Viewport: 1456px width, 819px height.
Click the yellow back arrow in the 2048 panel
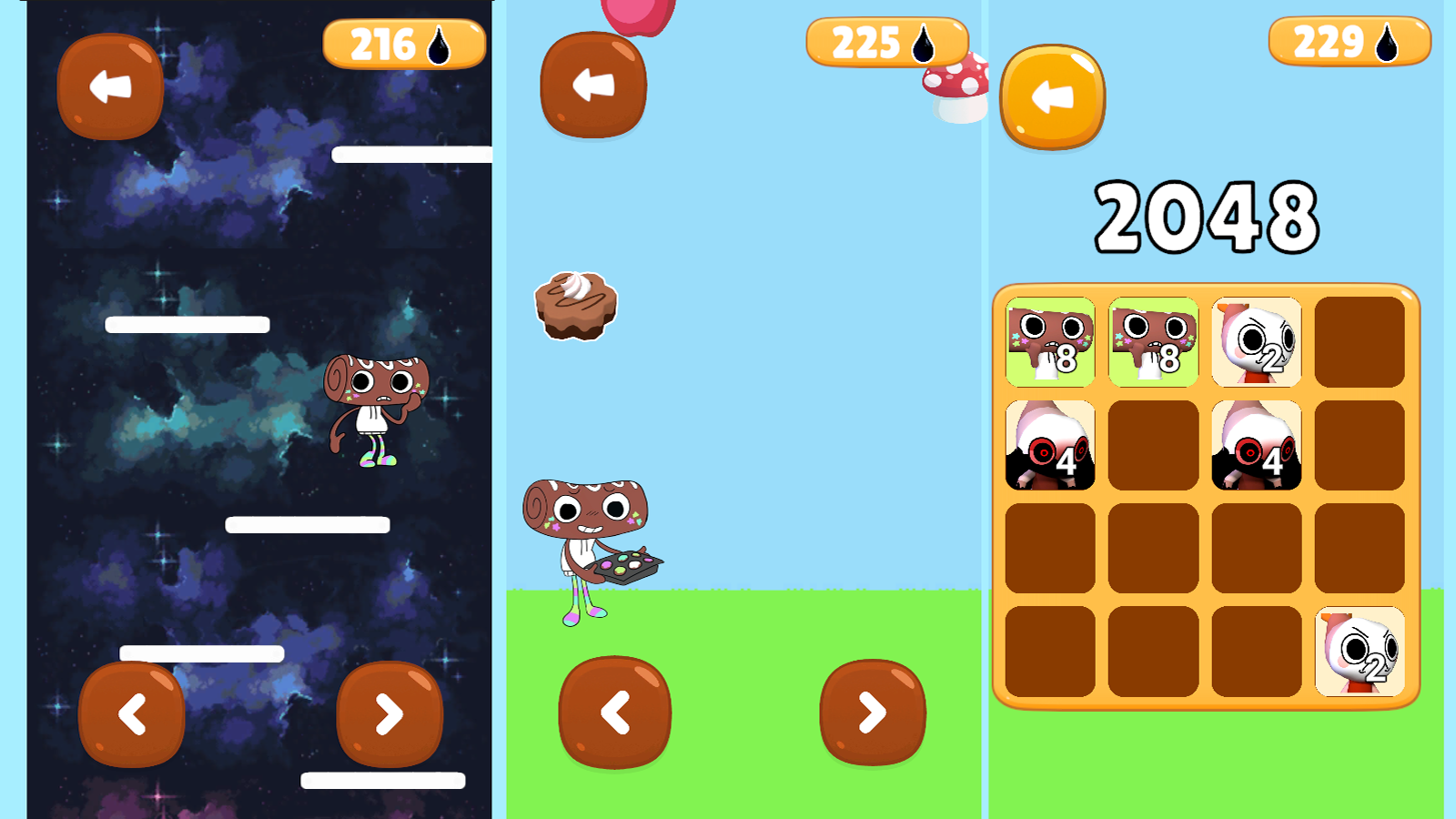tap(1051, 96)
